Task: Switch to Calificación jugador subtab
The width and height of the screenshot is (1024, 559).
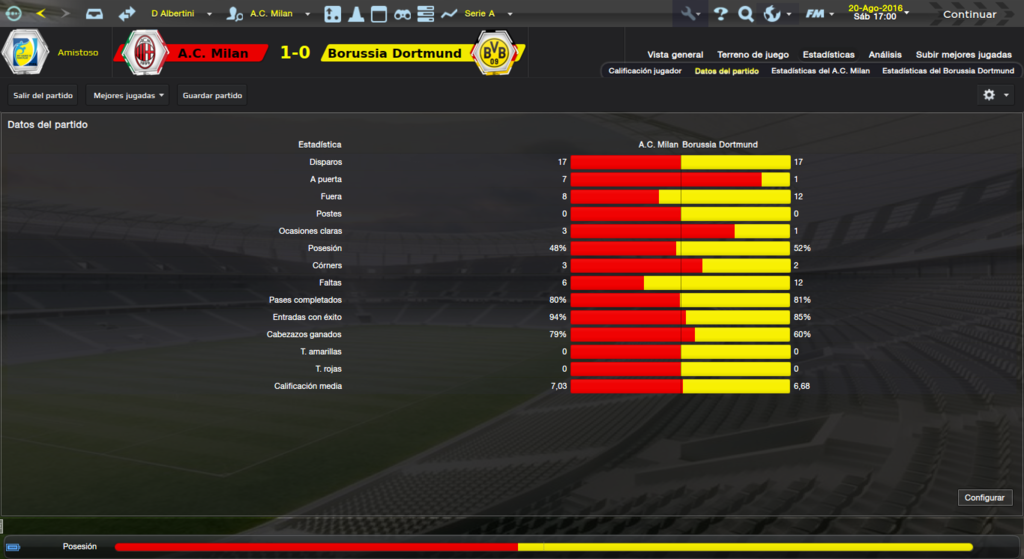Action: (645, 71)
